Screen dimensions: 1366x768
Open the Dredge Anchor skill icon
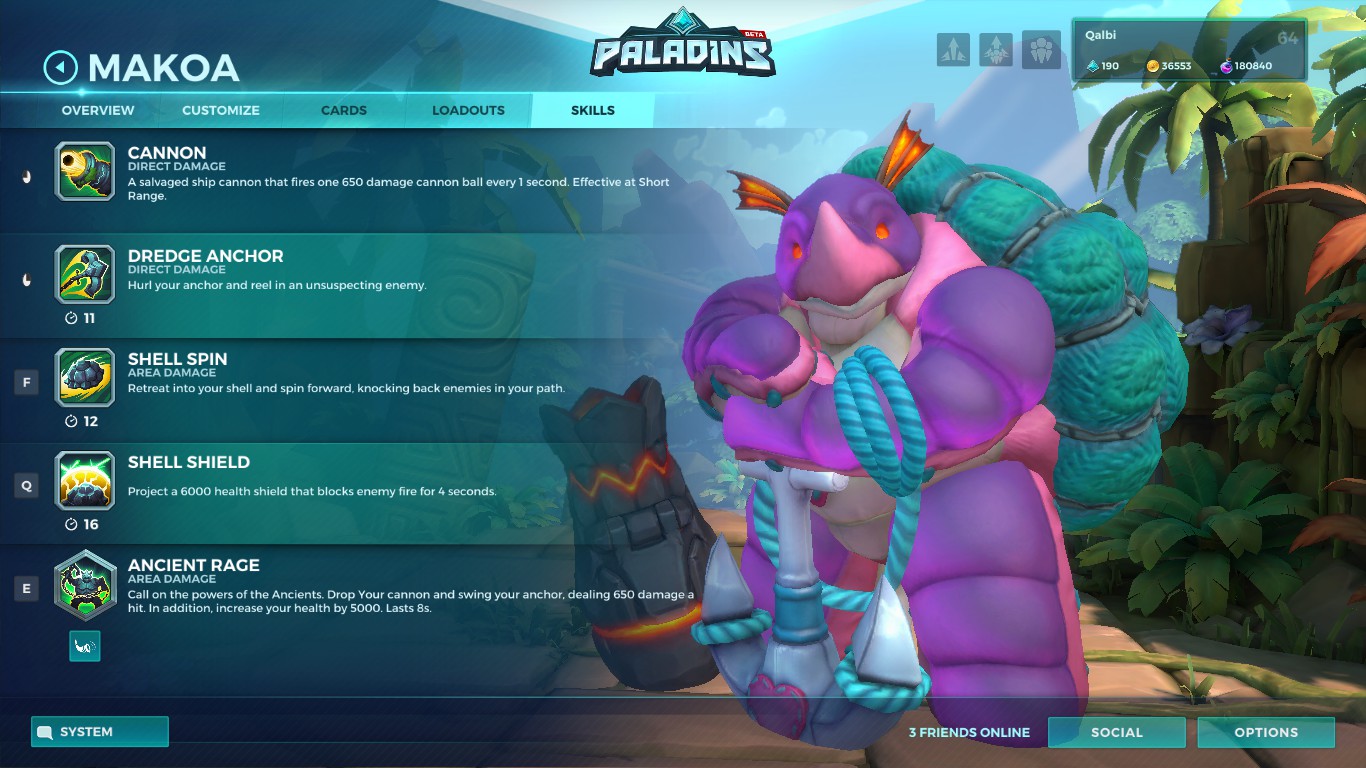point(85,275)
